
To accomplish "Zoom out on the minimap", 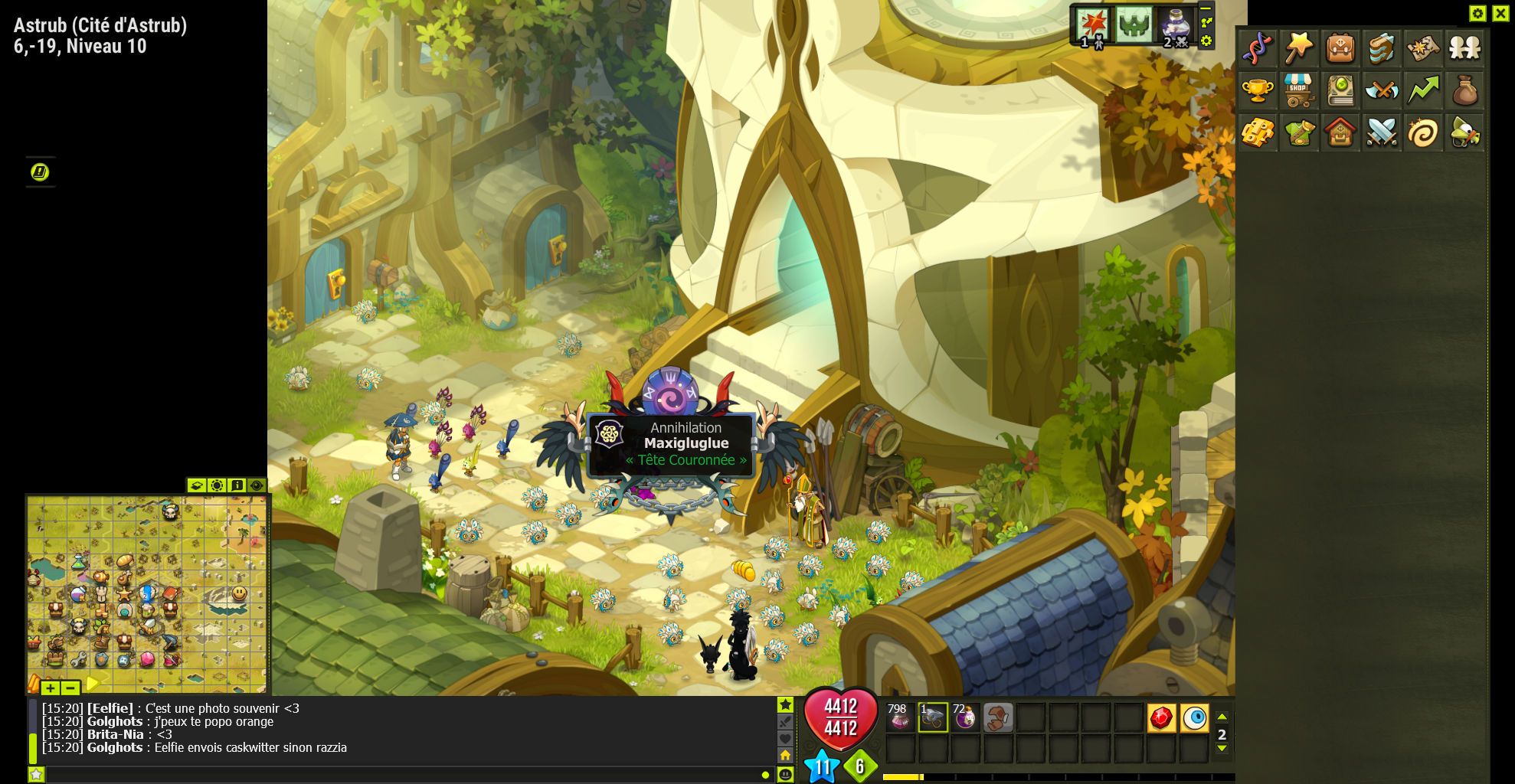I will [x=70, y=688].
